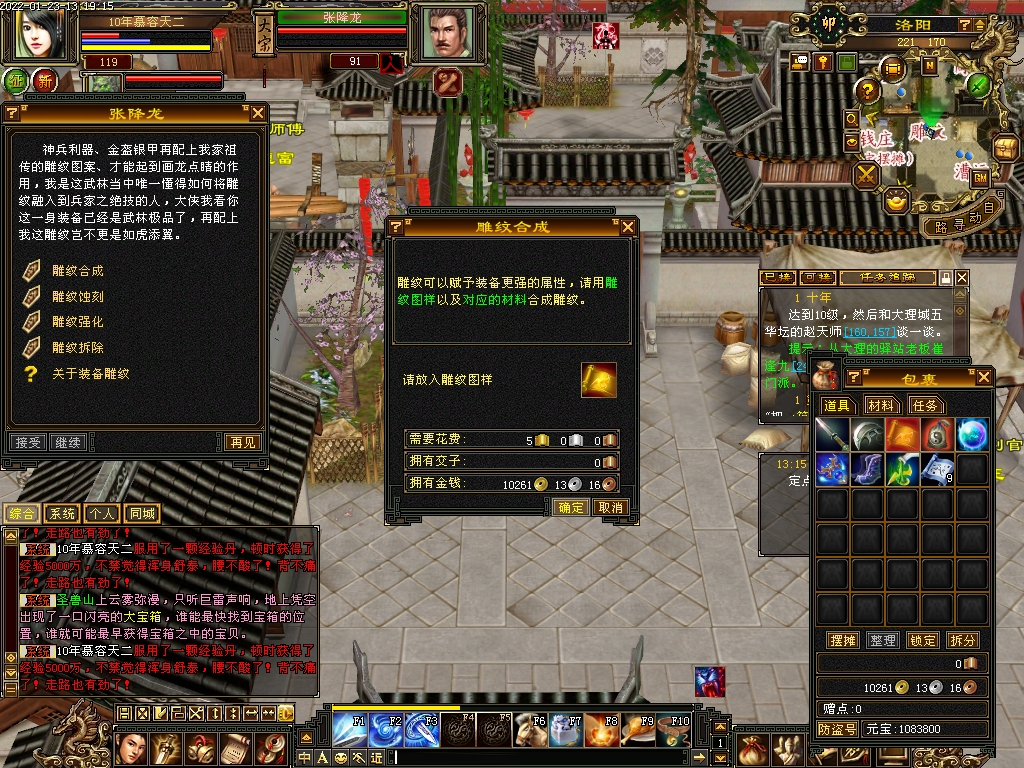
Task: Click the 再见 goodbye button
Action: 243,442
